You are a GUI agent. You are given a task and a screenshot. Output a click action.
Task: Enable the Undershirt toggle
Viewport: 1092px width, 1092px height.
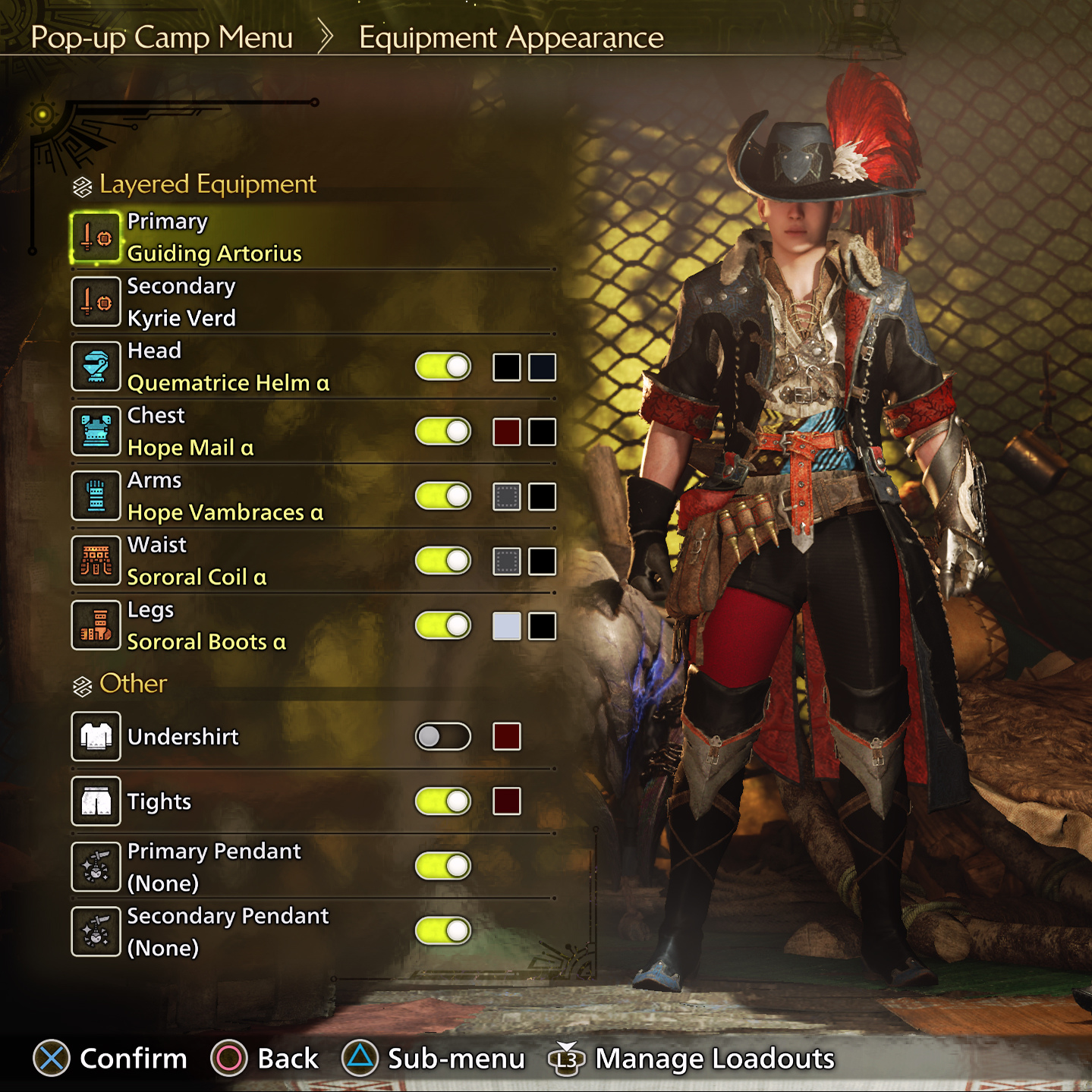(443, 737)
